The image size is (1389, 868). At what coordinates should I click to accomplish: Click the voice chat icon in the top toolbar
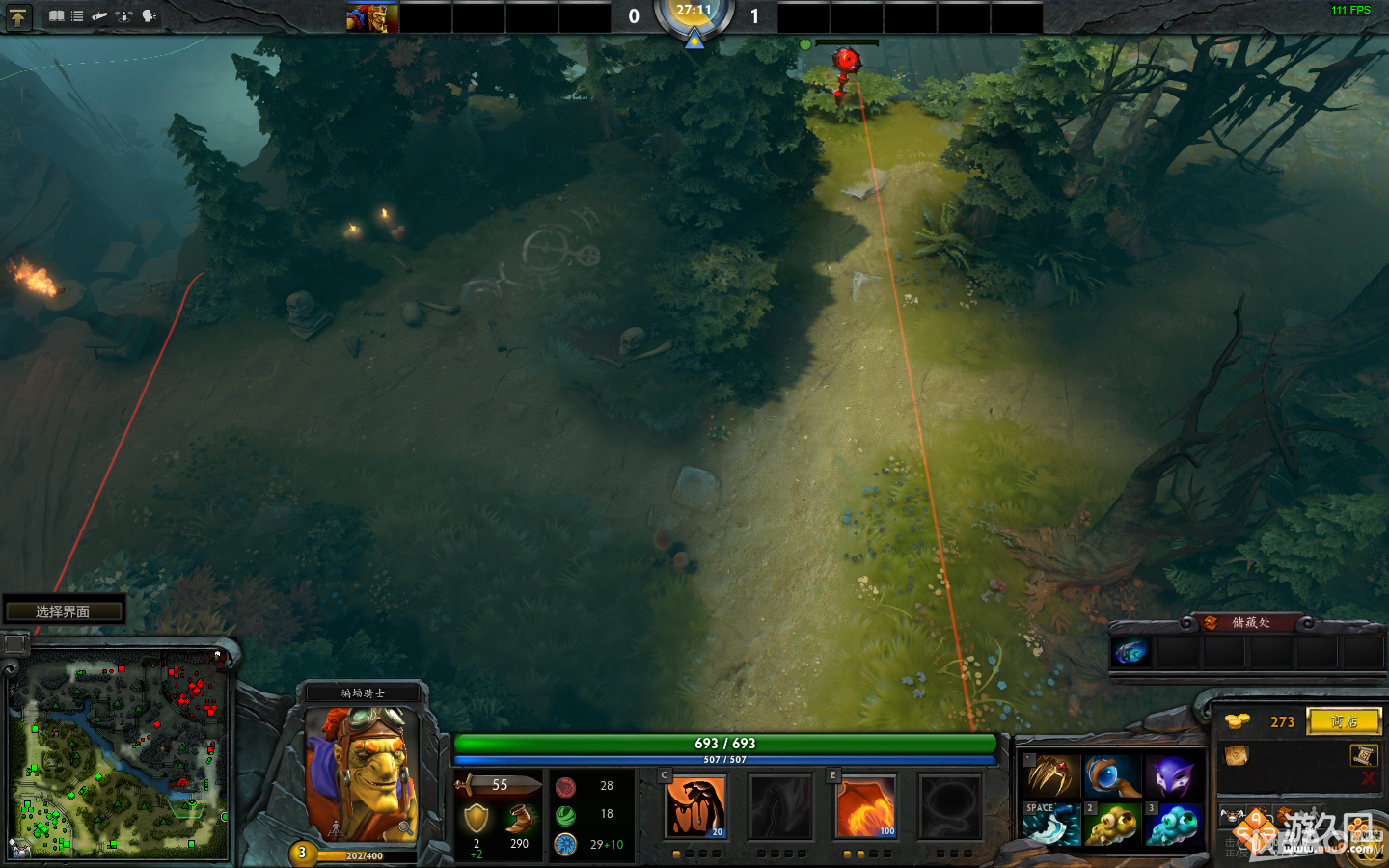point(148,16)
